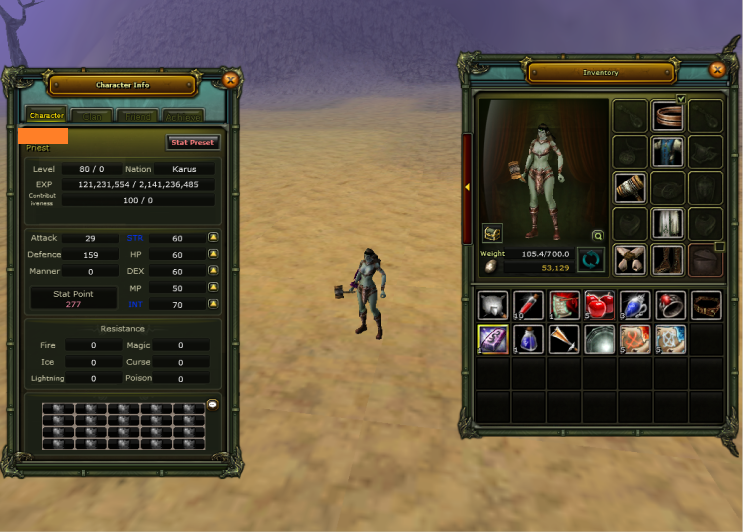
Task: Pick the silver helmet in the inventory
Action: [x=492, y=305]
